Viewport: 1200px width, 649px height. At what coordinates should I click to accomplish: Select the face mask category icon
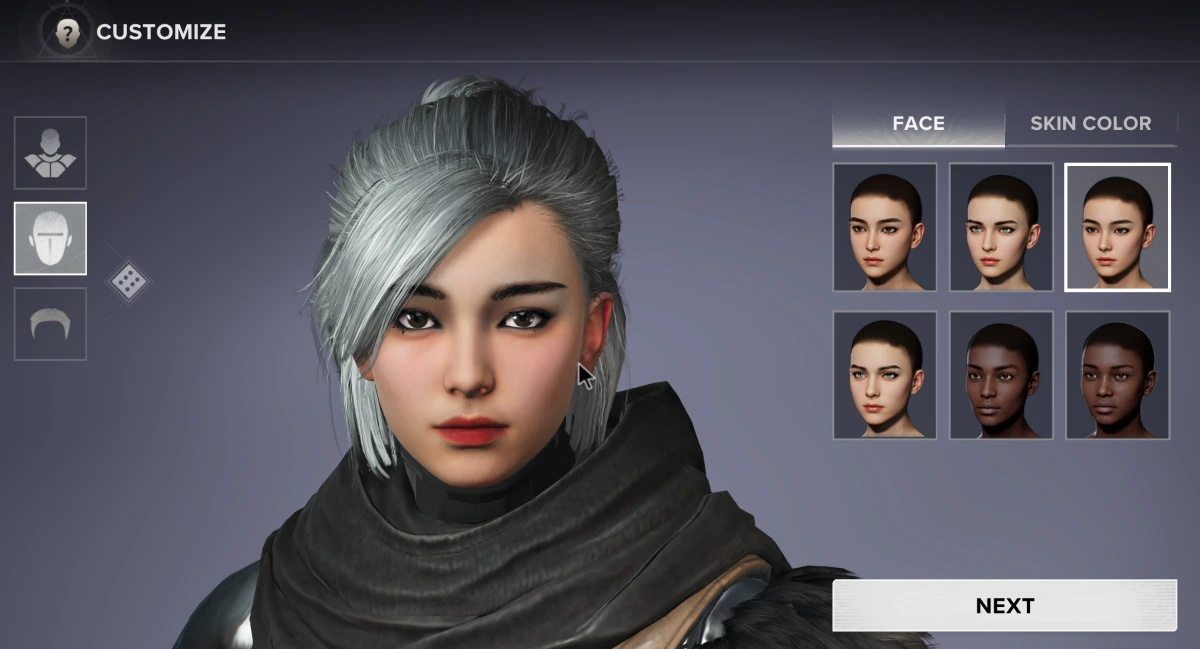point(50,238)
